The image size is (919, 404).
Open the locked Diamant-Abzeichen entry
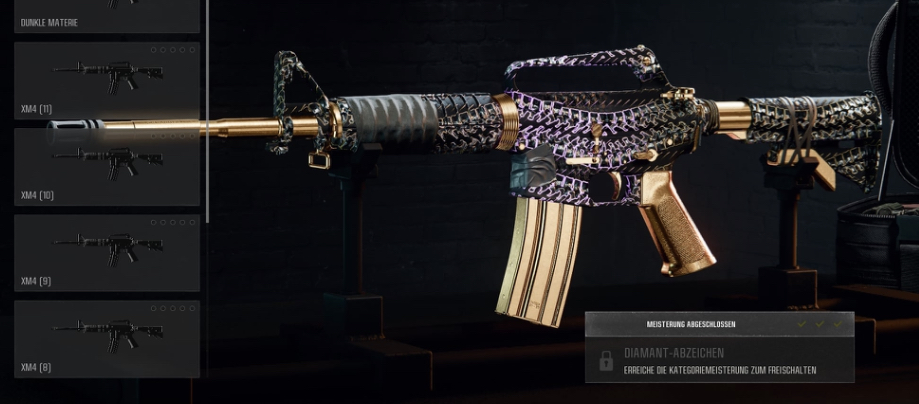(719, 361)
